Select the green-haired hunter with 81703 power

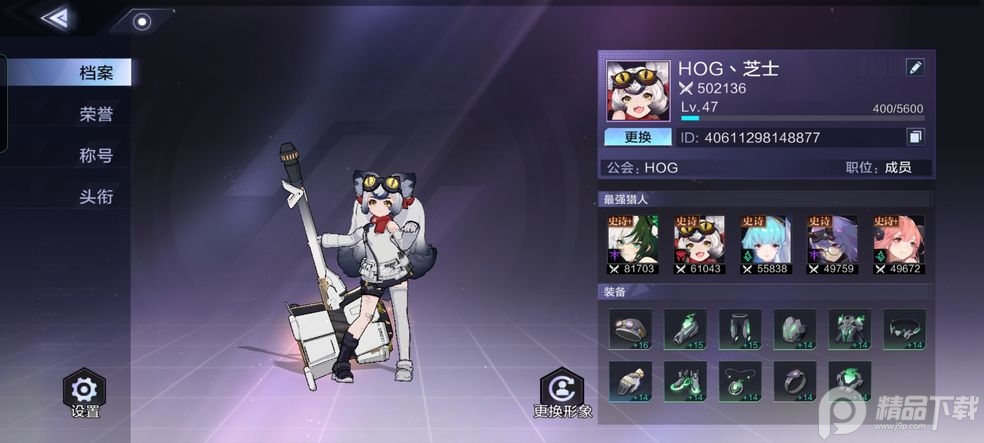[x=631, y=243]
